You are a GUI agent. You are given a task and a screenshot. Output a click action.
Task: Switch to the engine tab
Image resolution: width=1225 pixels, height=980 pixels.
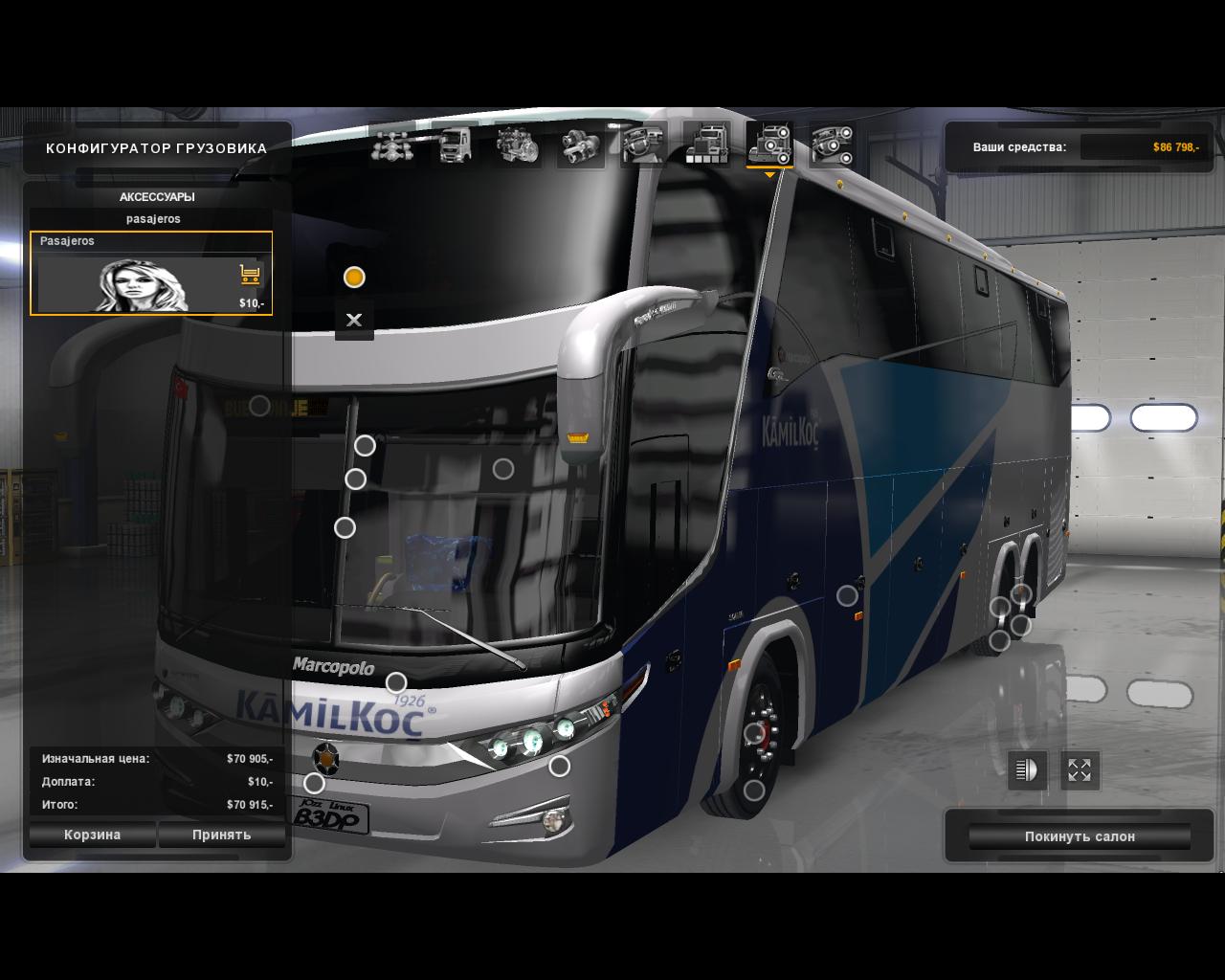pos(518,145)
